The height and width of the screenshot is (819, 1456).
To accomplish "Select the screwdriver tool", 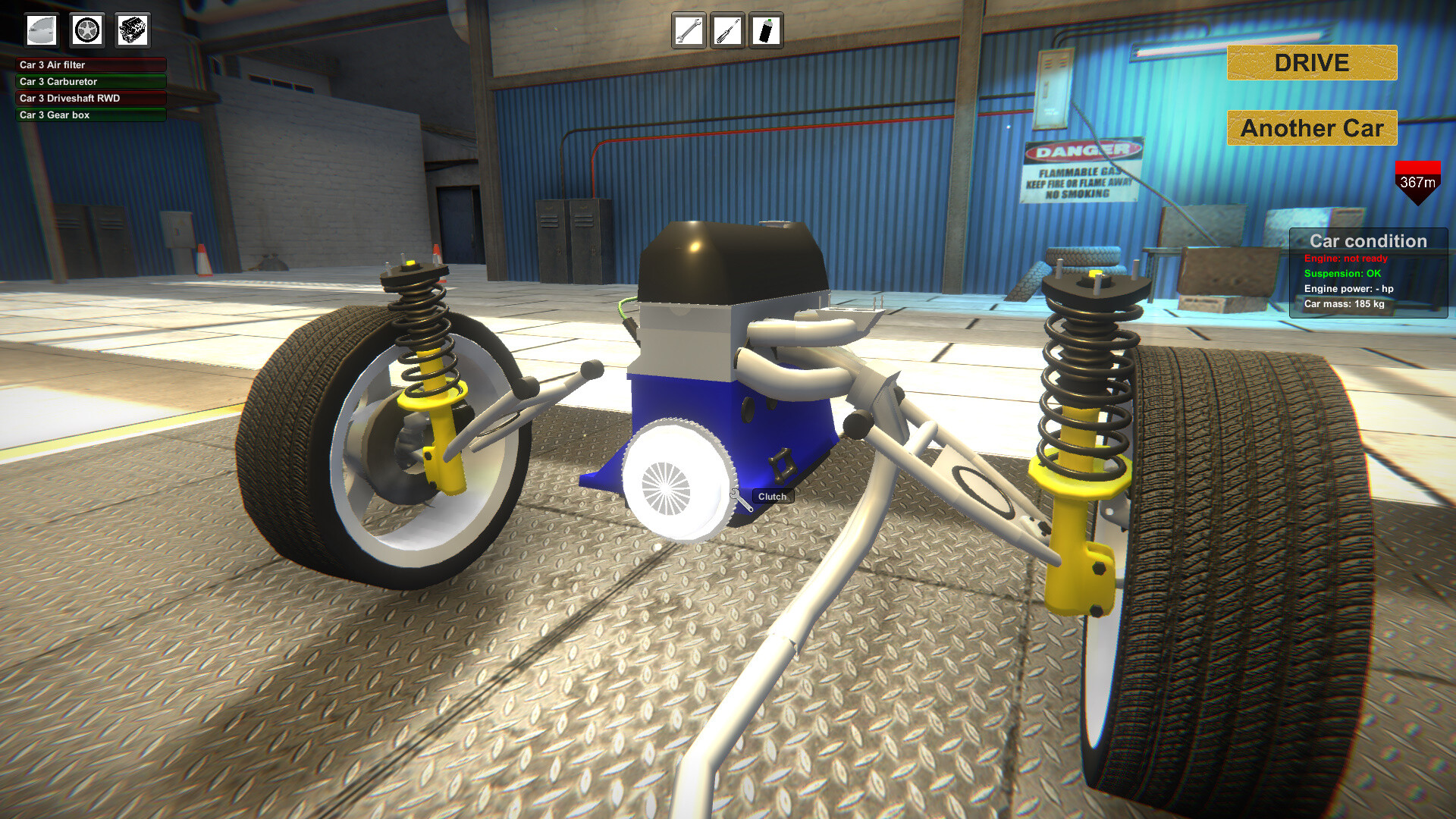I will 727,31.
